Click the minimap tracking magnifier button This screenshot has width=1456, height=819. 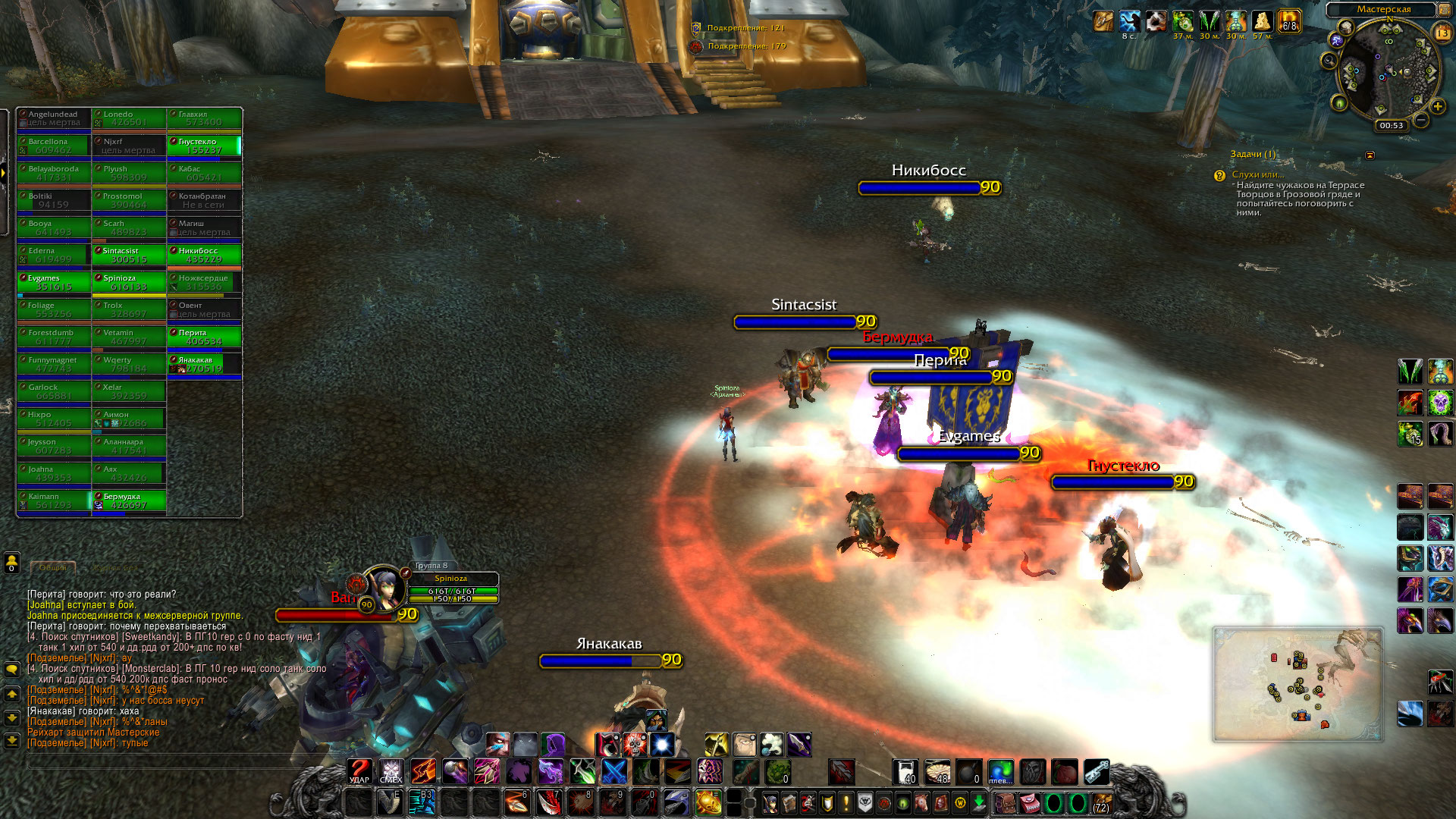(1329, 61)
